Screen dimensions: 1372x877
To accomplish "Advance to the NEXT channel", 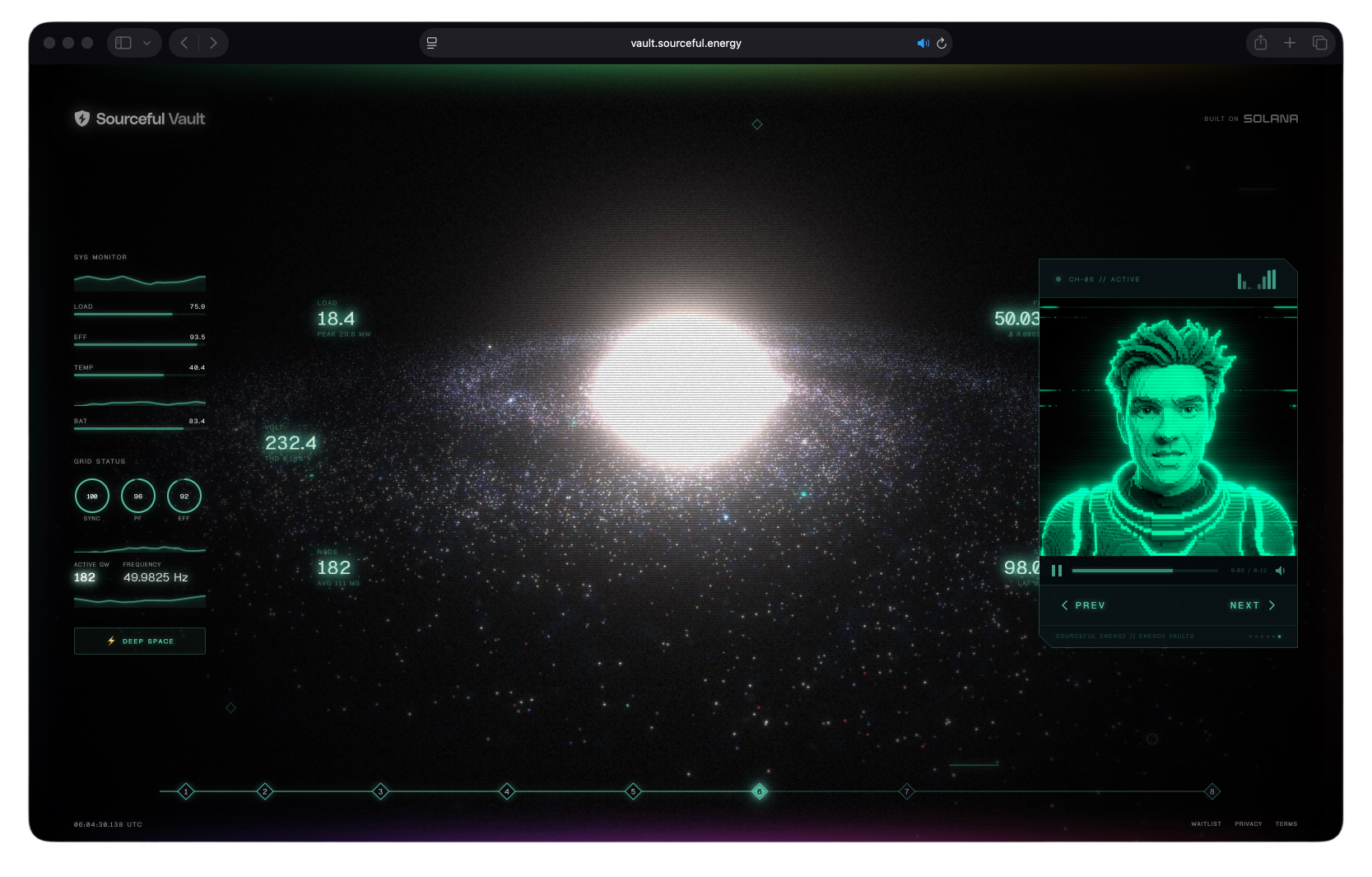I will 1252,605.
